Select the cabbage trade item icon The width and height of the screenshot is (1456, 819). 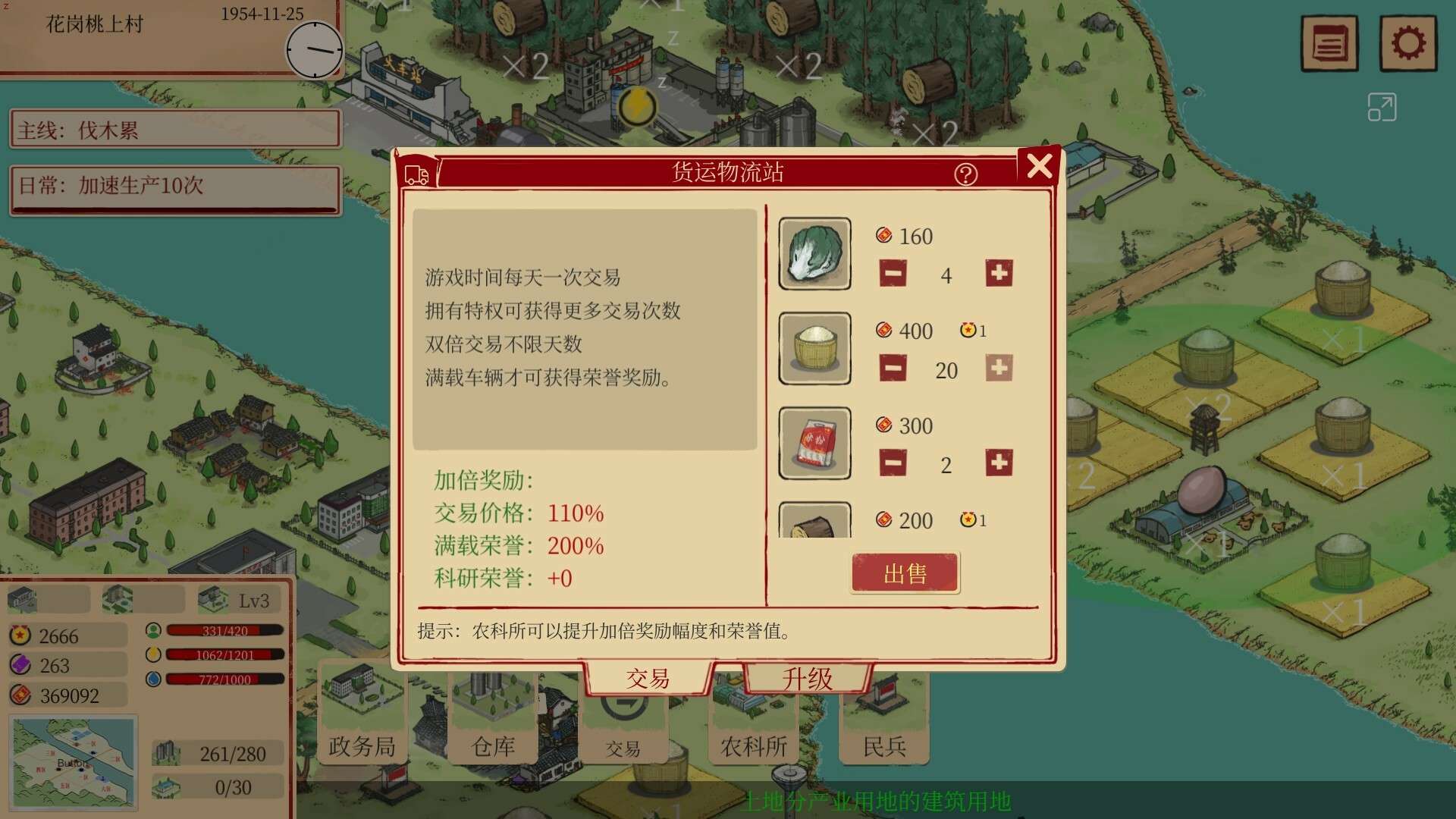814,253
